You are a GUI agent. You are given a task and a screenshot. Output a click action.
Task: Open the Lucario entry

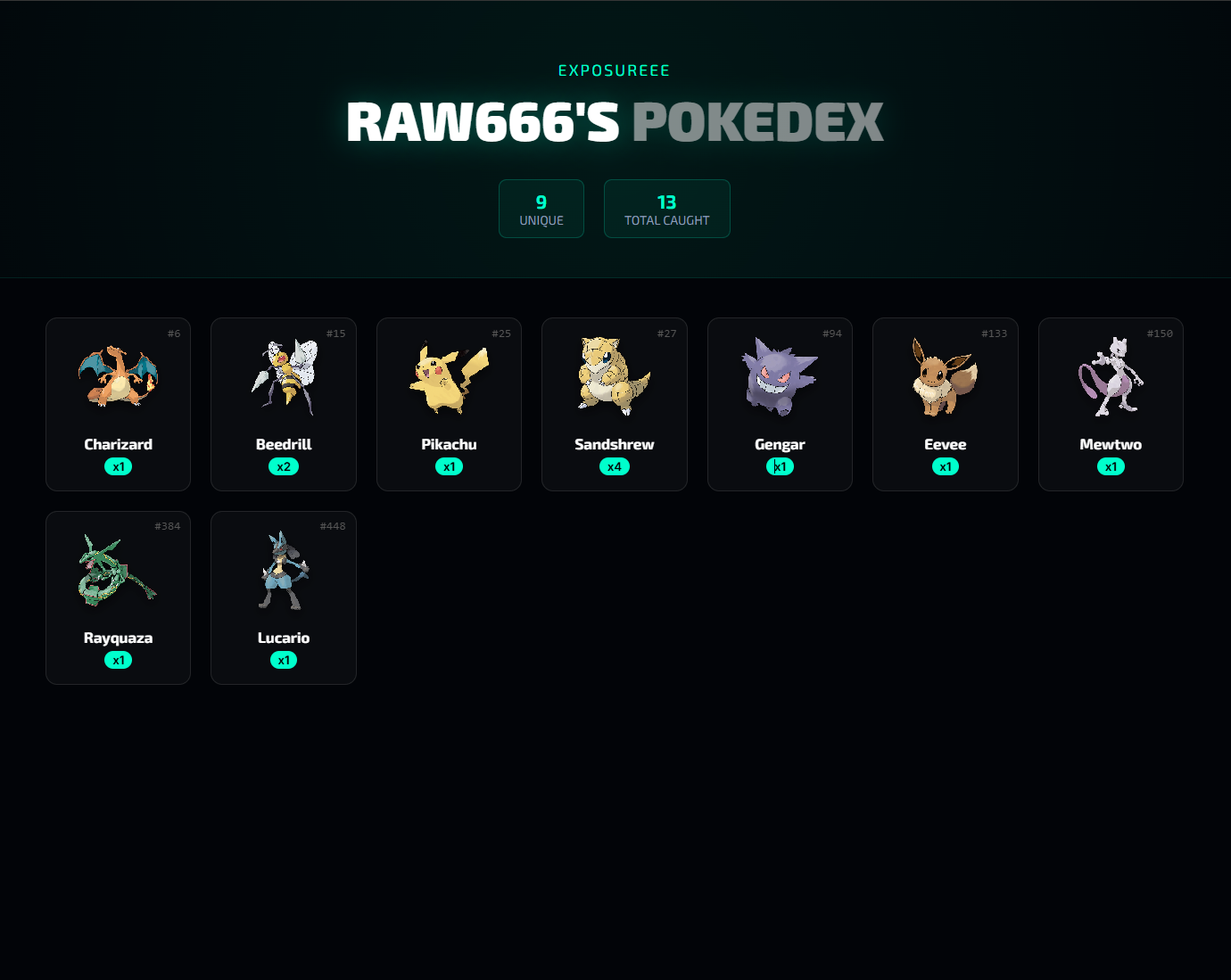[283, 597]
